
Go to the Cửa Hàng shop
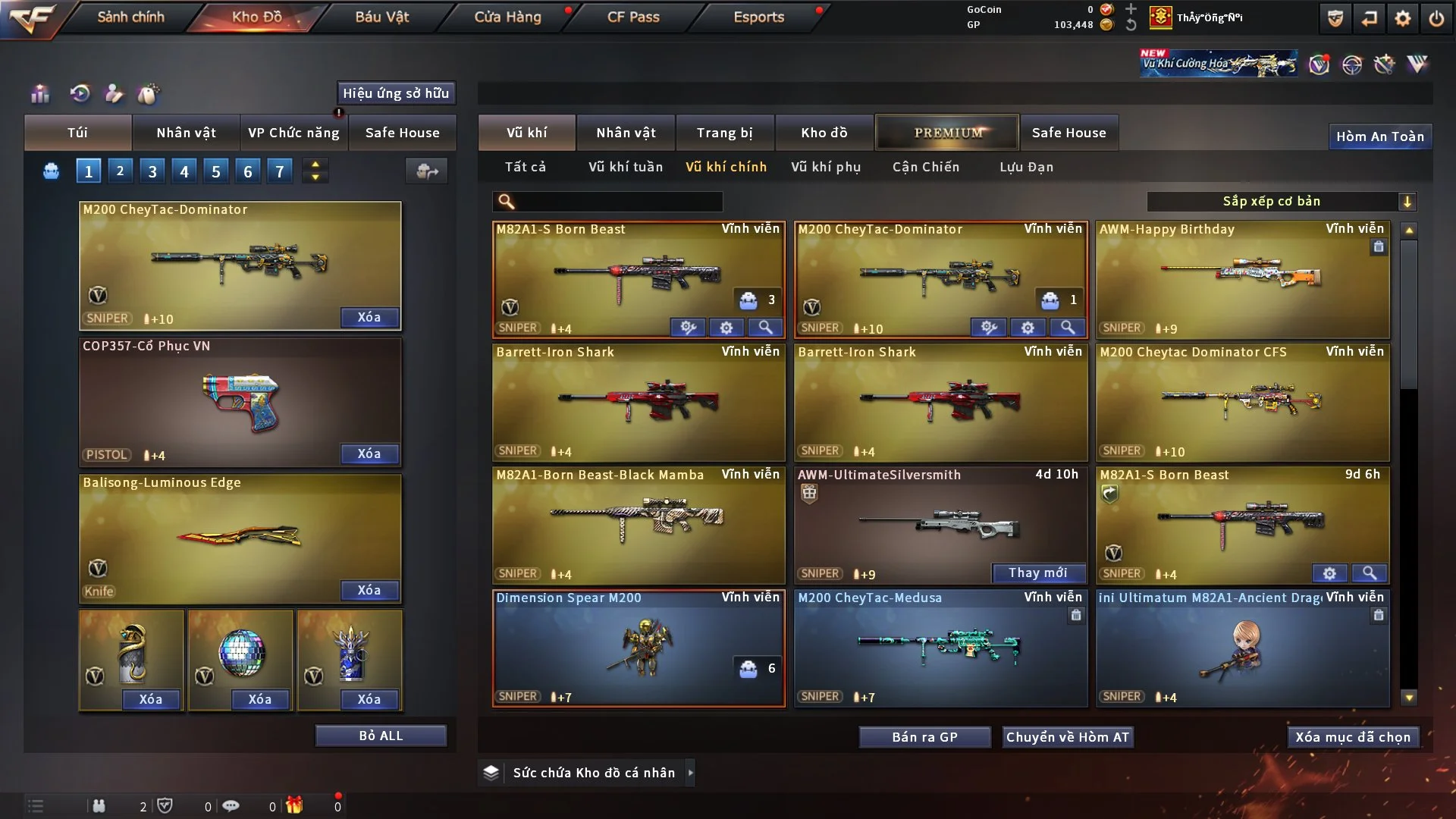[507, 17]
